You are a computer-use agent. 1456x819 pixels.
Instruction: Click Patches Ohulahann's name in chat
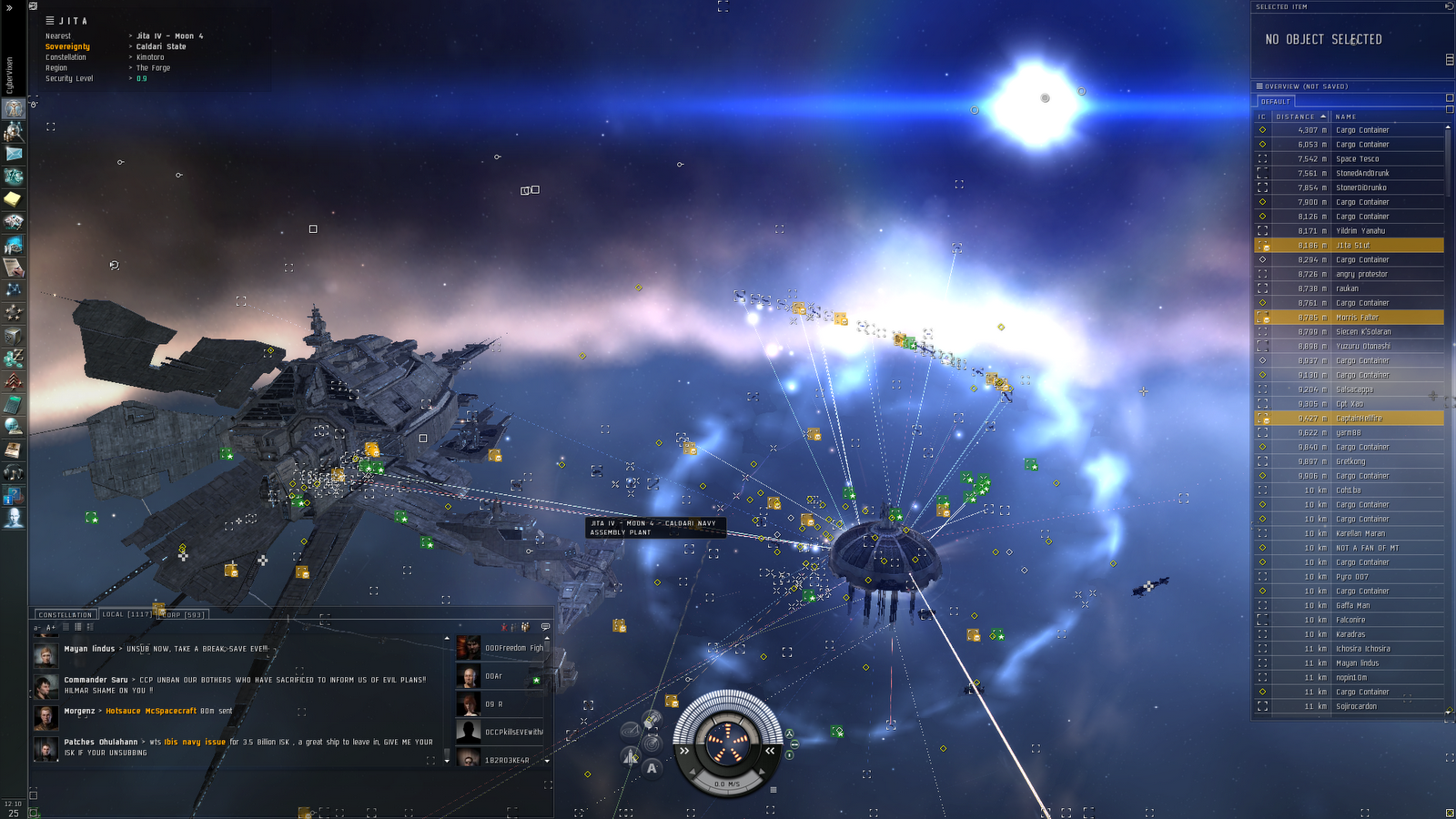tap(100, 742)
